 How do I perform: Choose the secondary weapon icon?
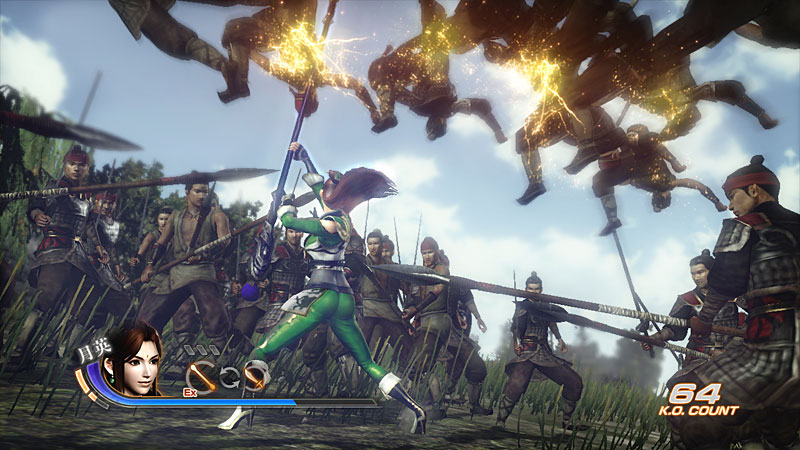click(x=256, y=376)
